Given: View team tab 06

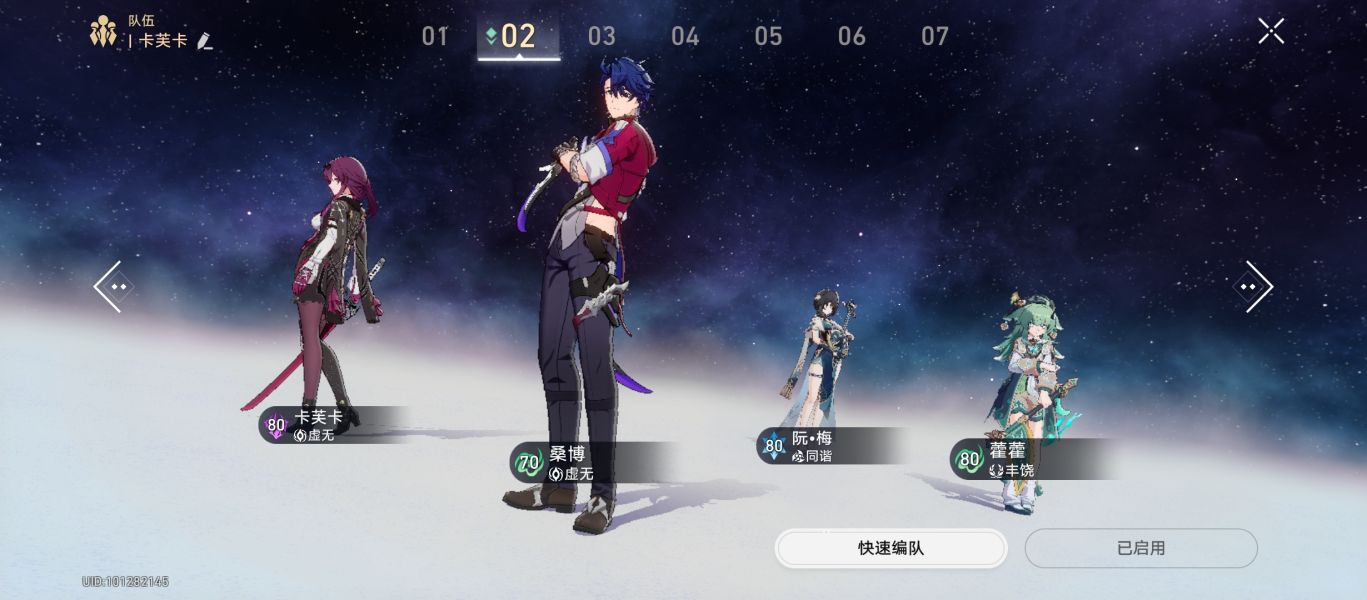Looking at the screenshot, I should tap(851, 36).
